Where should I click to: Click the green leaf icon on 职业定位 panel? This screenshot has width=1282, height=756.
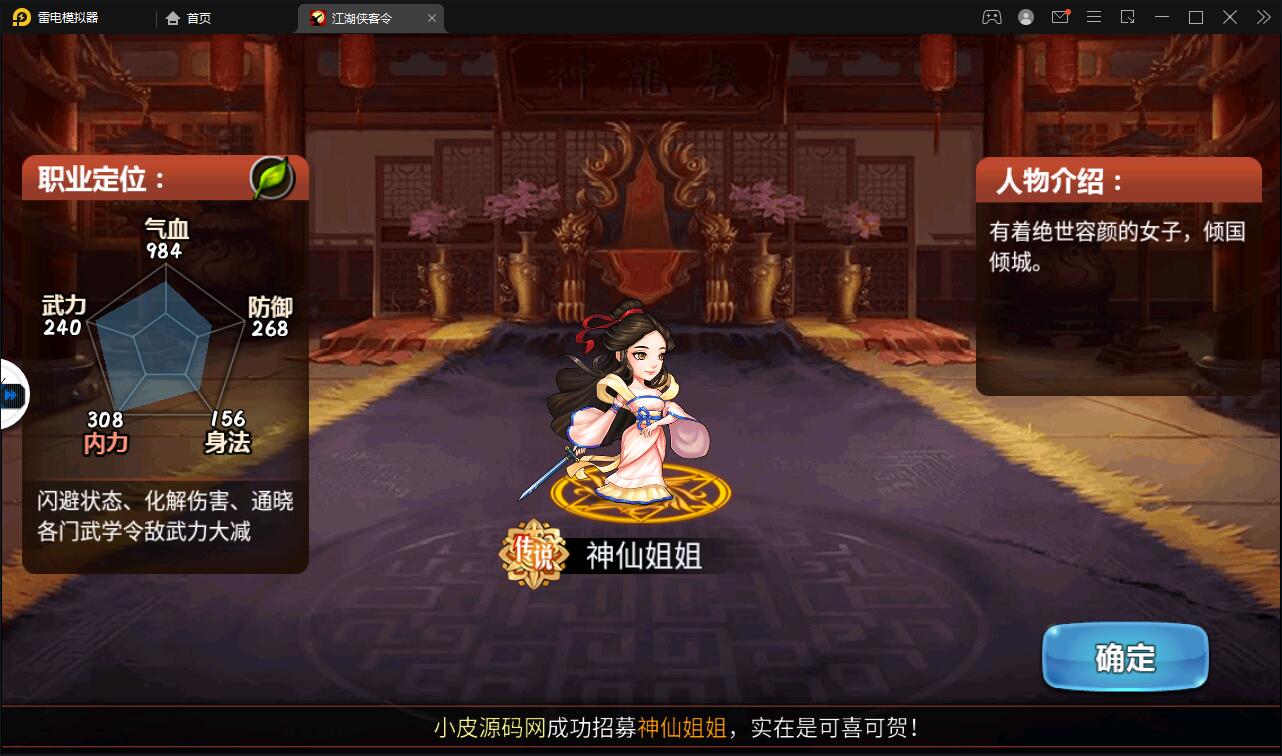click(x=271, y=177)
